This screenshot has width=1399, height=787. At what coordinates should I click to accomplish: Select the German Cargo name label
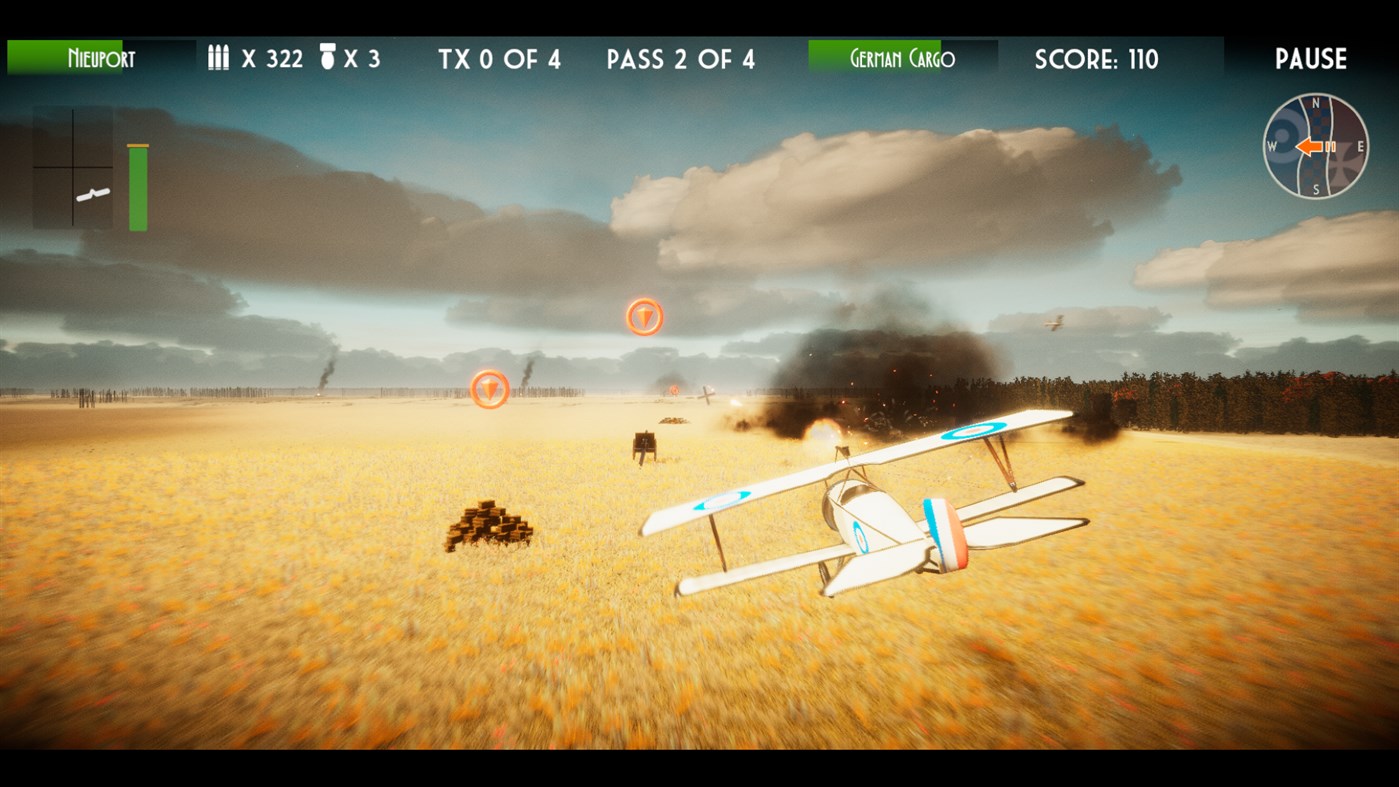pyautogui.click(x=903, y=58)
